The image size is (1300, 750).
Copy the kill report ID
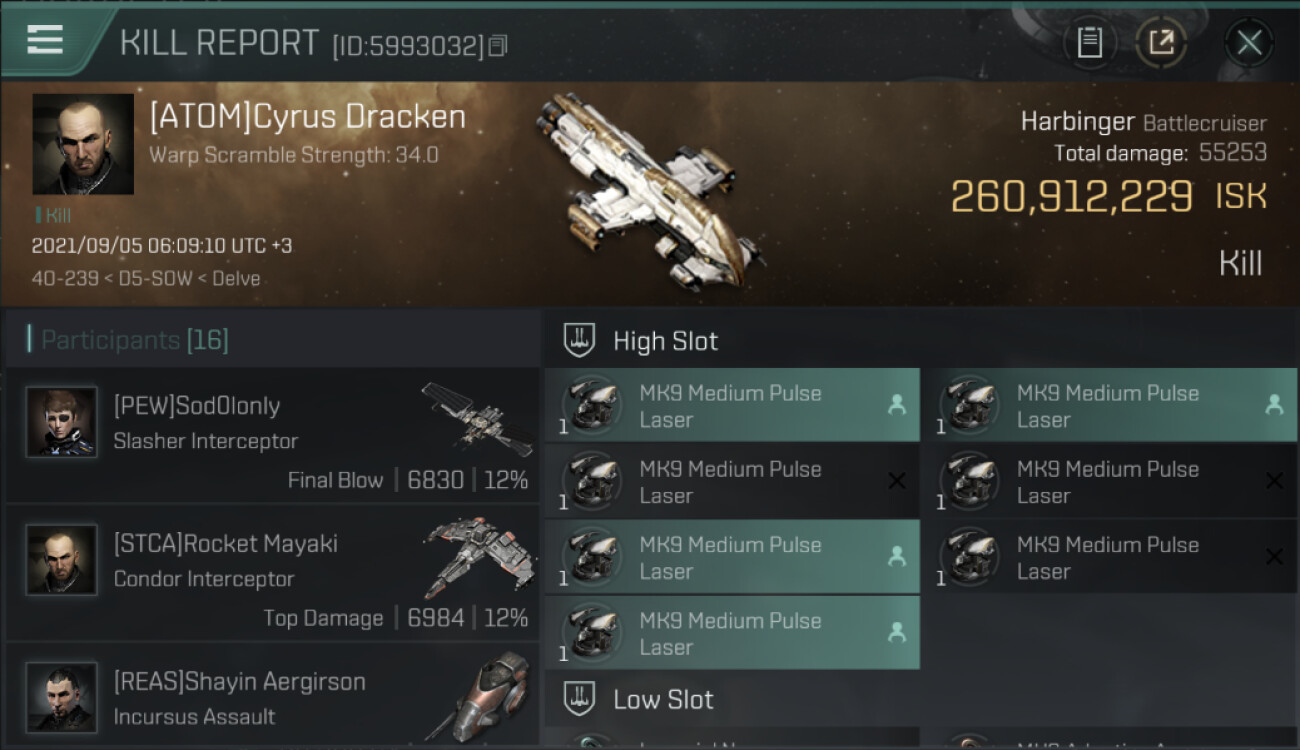pos(498,46)
